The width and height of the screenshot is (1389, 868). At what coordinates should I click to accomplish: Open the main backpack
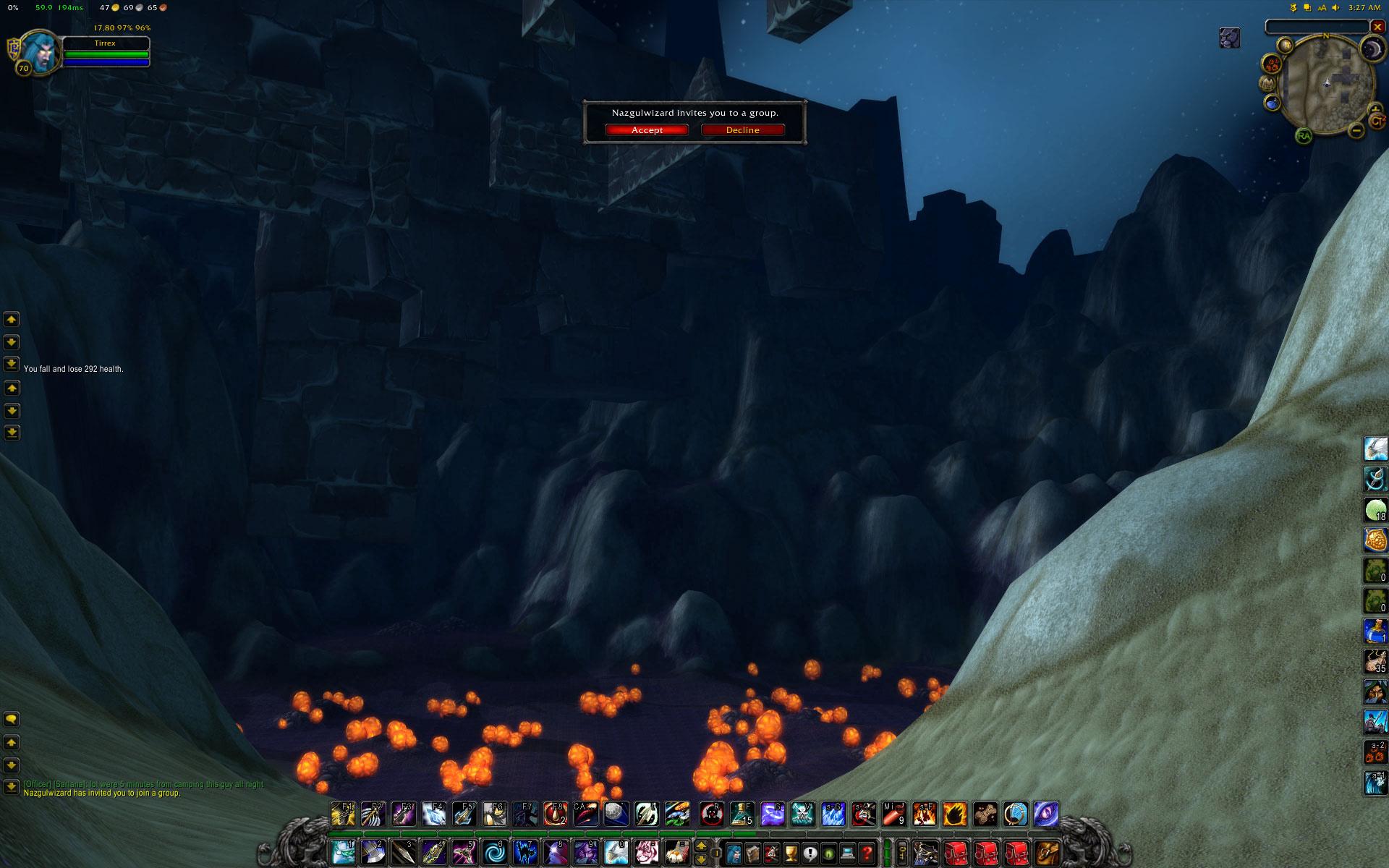coord(1047,853)
